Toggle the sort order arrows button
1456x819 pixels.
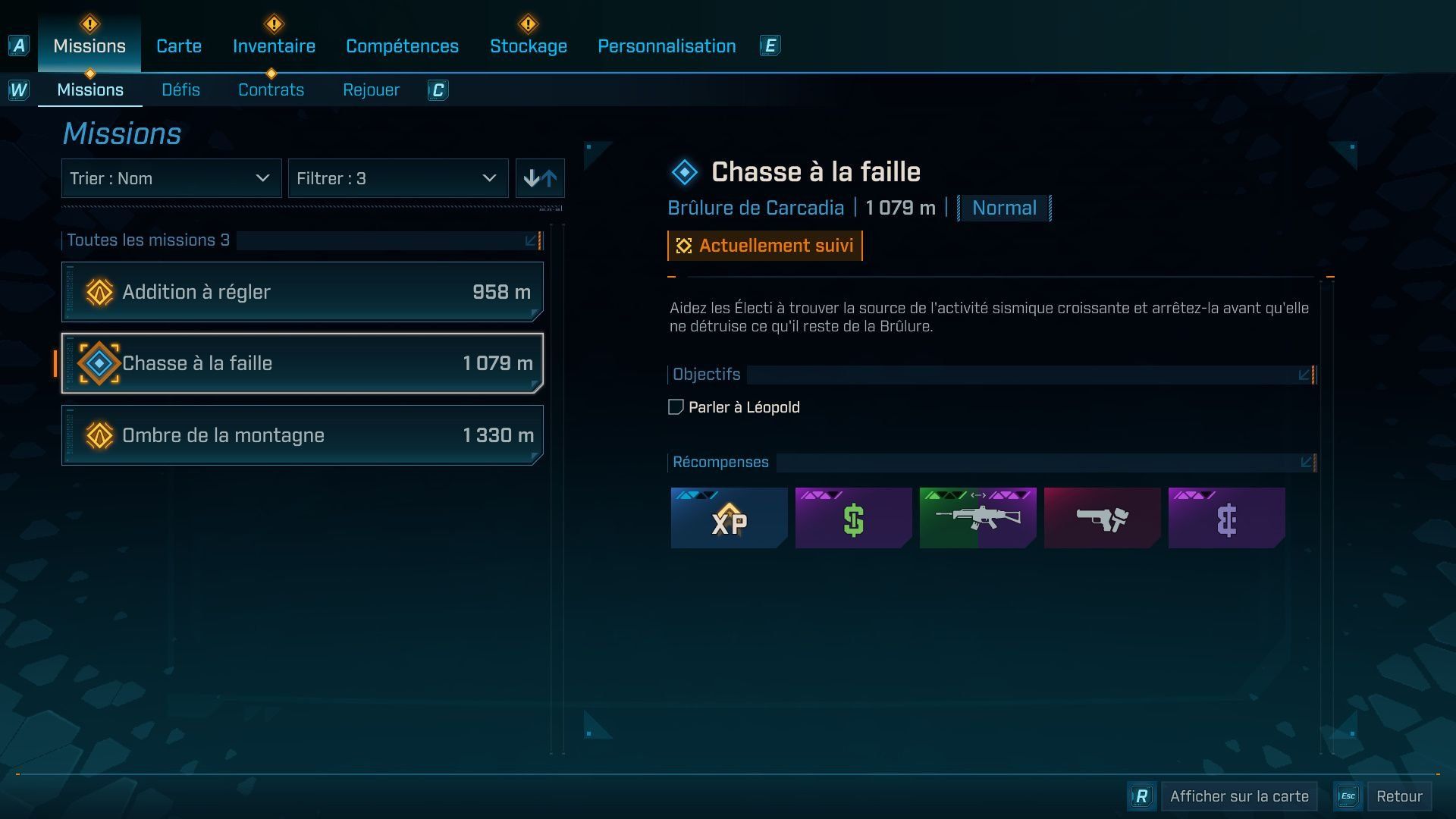point(540,179)
